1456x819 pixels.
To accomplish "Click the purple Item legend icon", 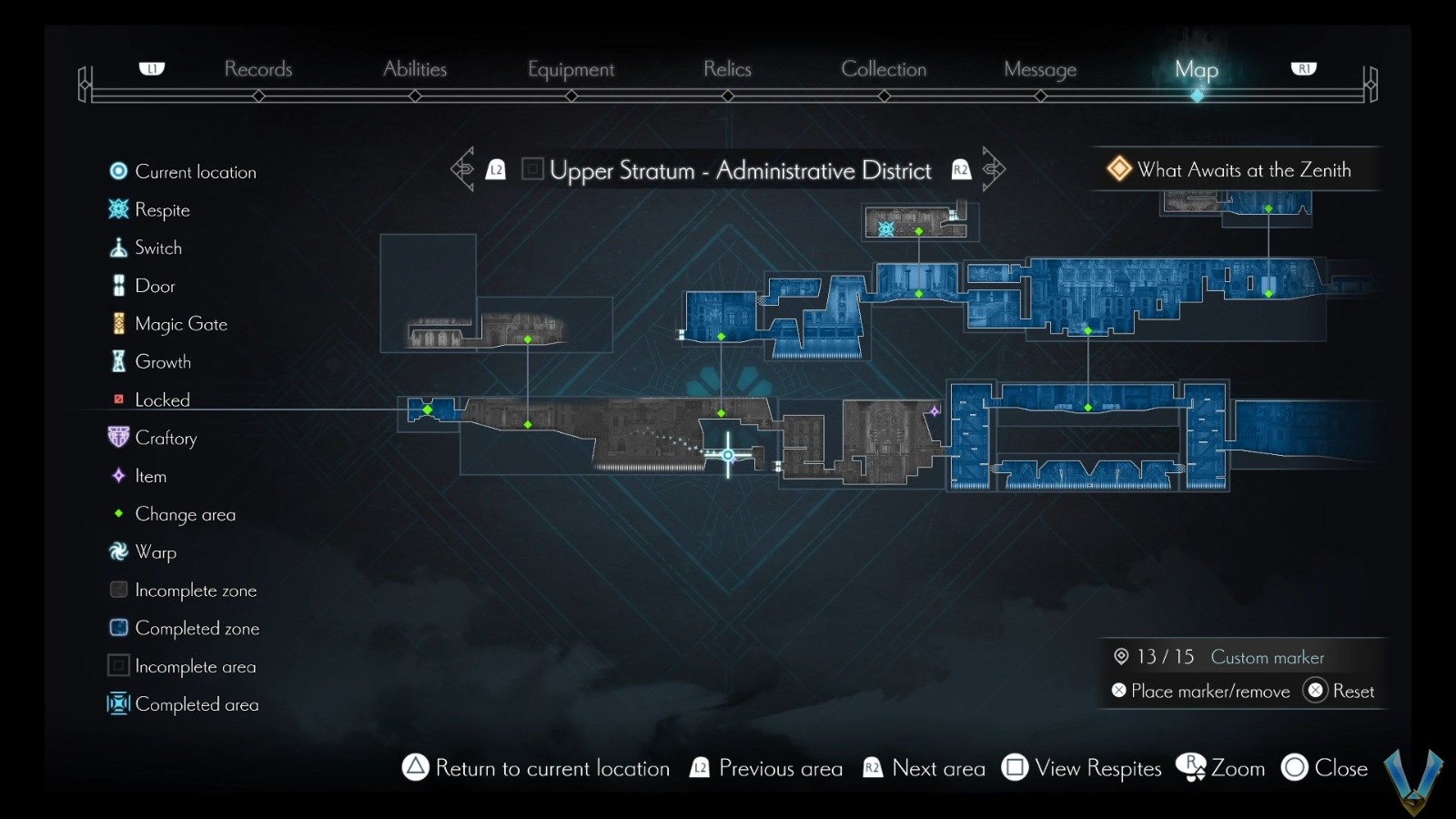I will tap(117, 475).
